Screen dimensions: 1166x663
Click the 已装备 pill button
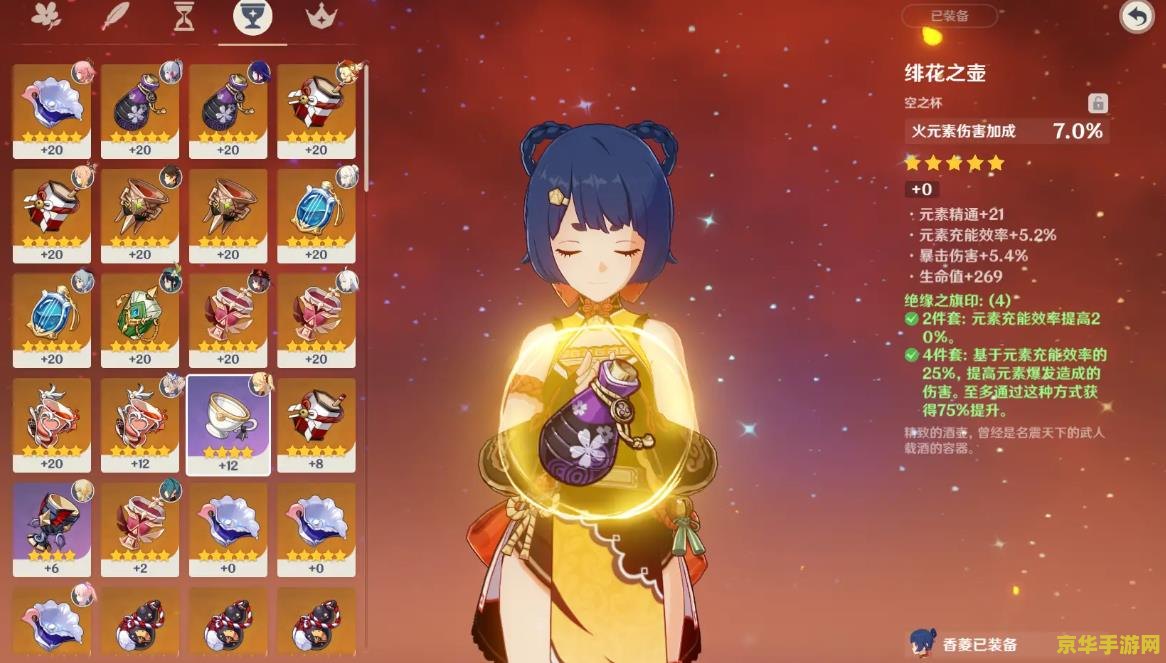[949, 16]
